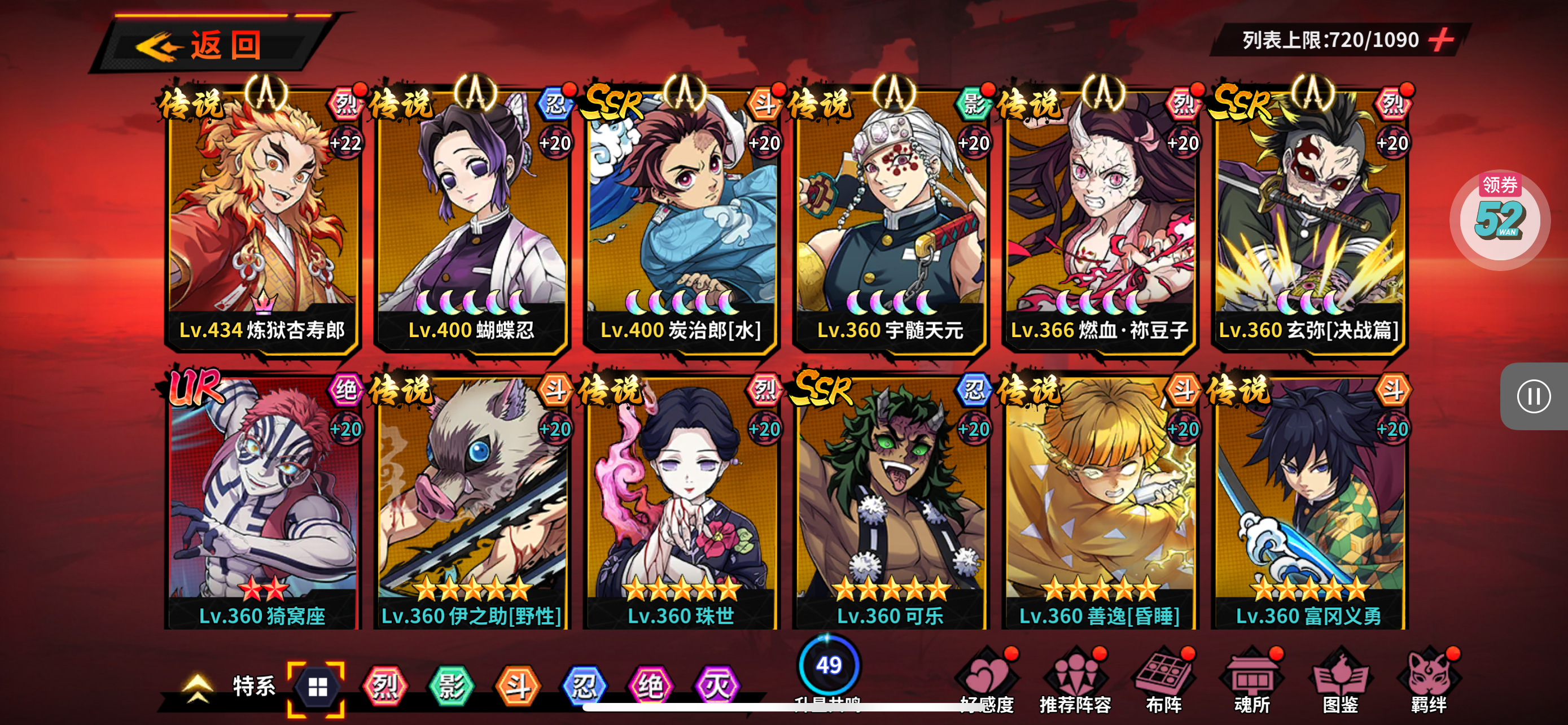1568x725 pixels.
Task: Go back using the 返回 button
Action: (x=207, y=45)
